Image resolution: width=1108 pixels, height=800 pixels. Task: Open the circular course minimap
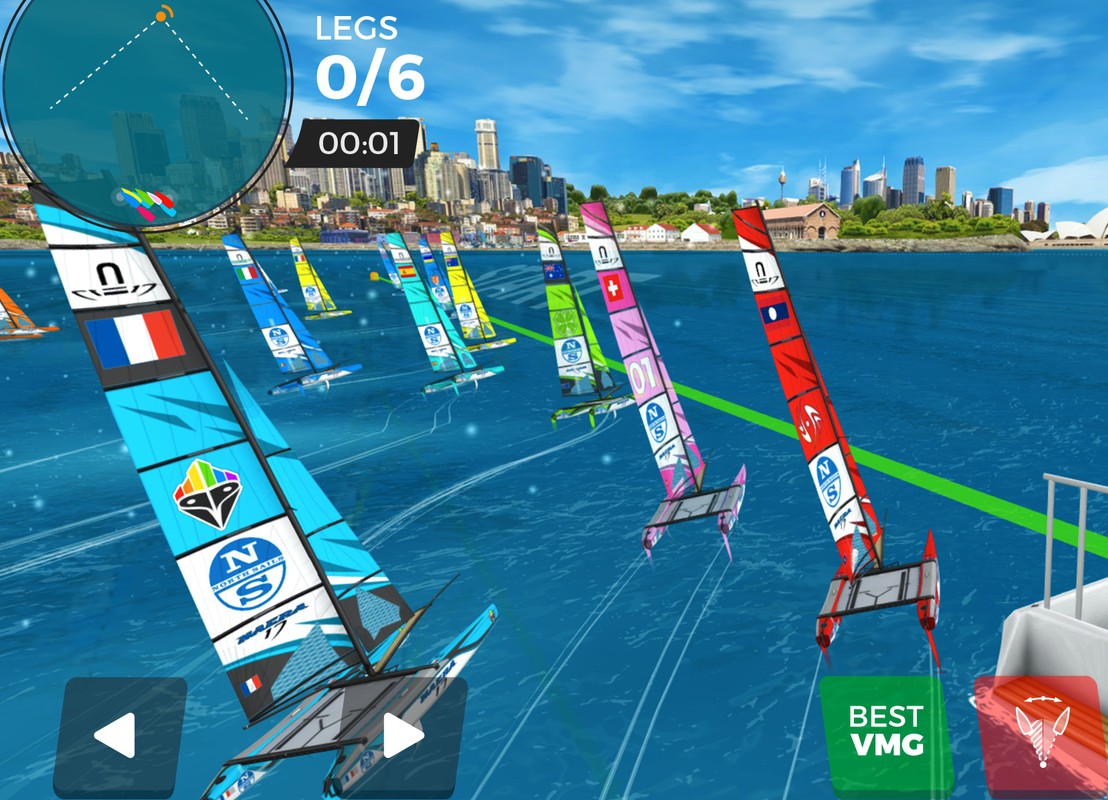click(145, 112)
